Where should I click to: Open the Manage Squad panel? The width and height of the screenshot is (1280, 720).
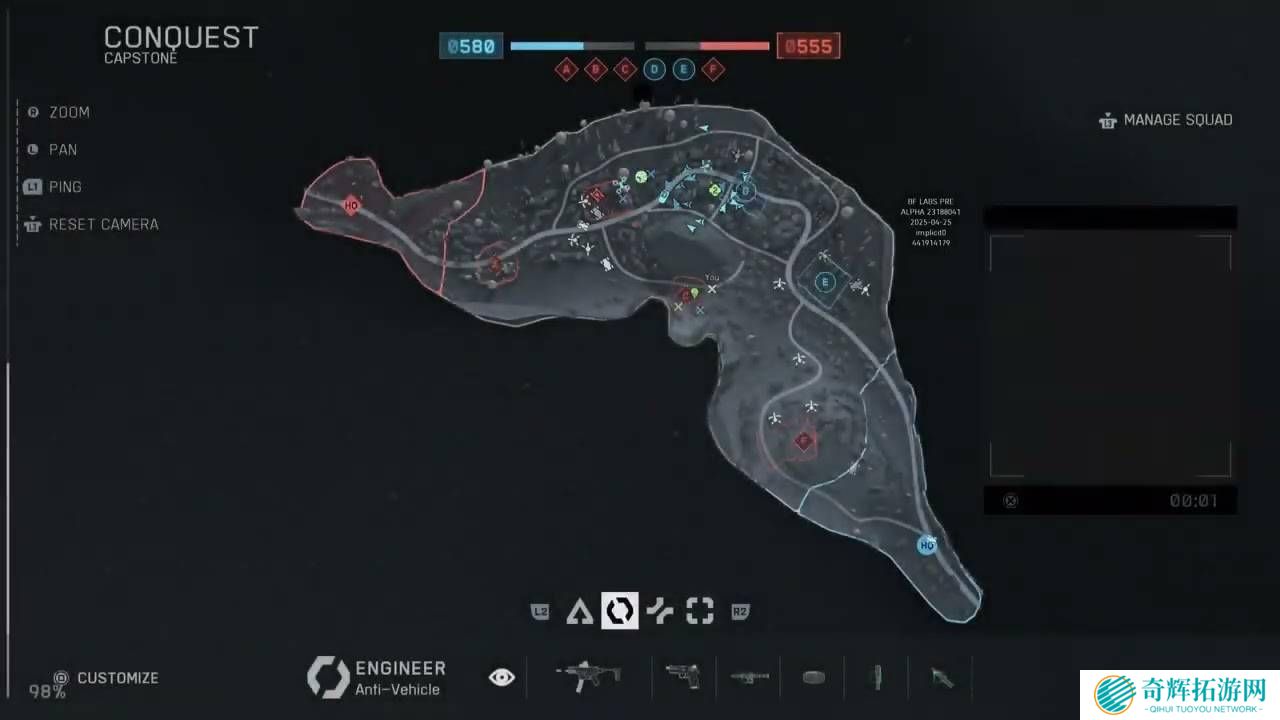click(x=1166, y=120)
